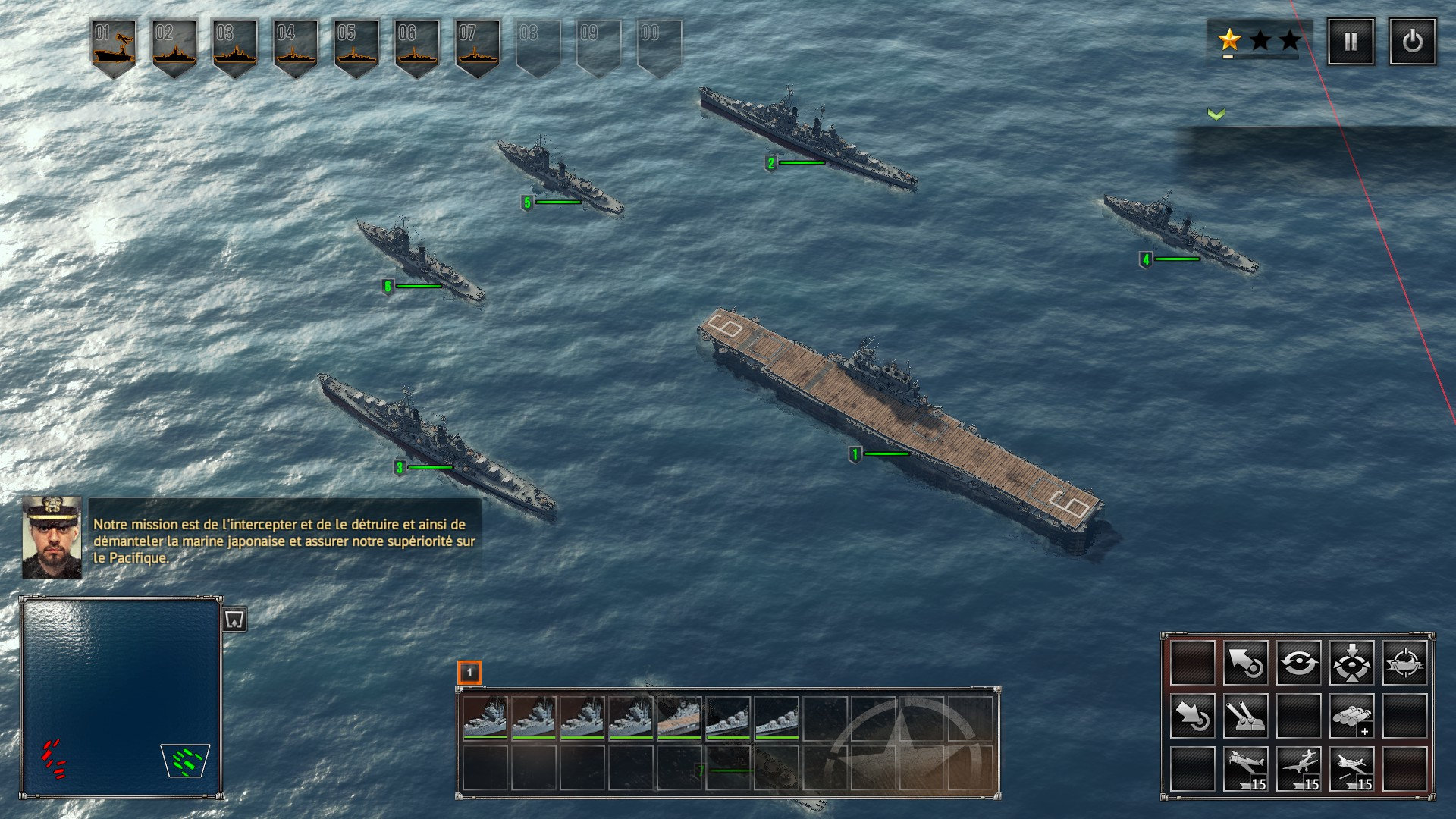Select control group 02 ship badge
Viewport: 1456px width, 819px height.
click(174, 47)
